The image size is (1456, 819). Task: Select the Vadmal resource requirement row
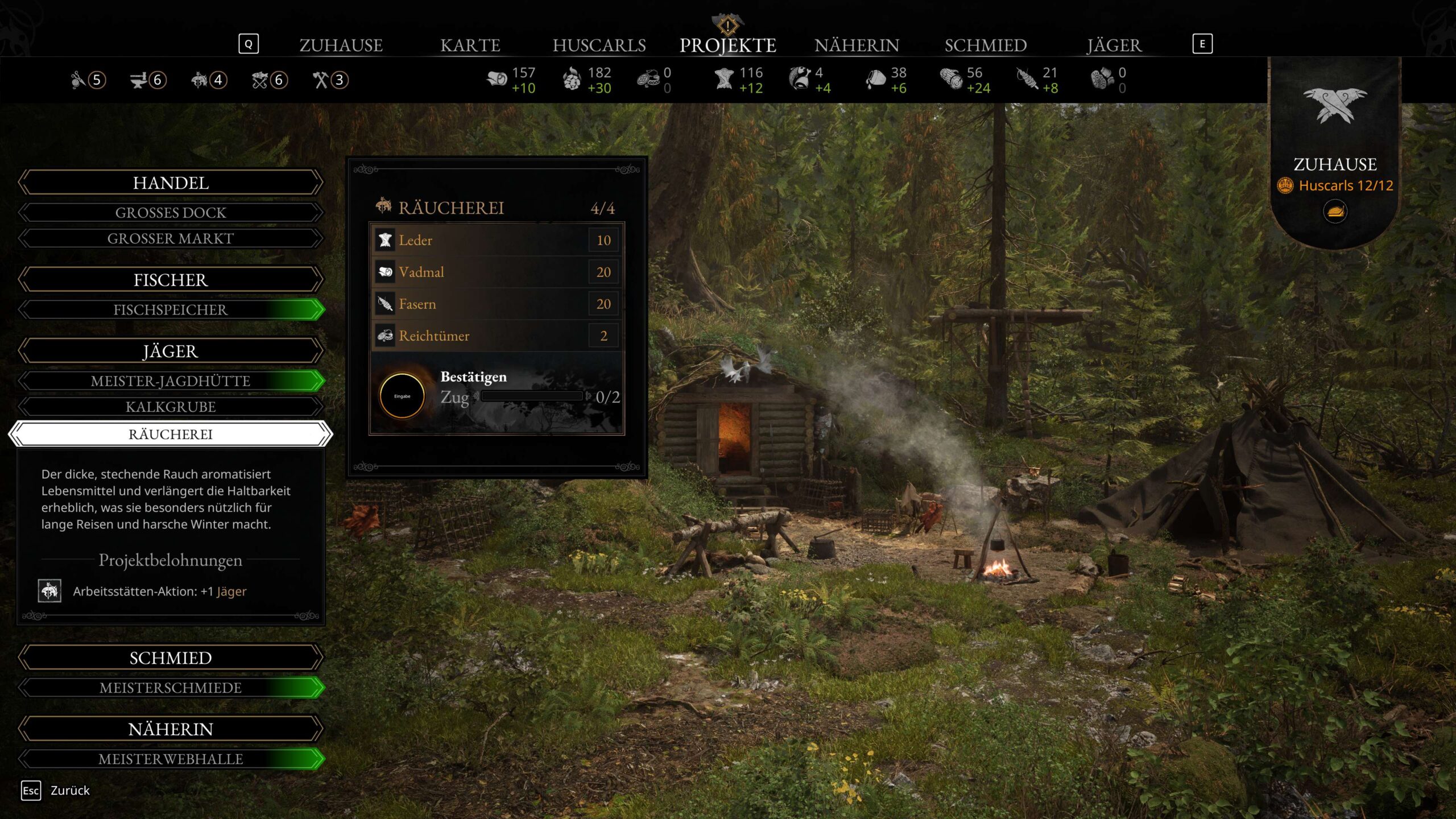496,272
